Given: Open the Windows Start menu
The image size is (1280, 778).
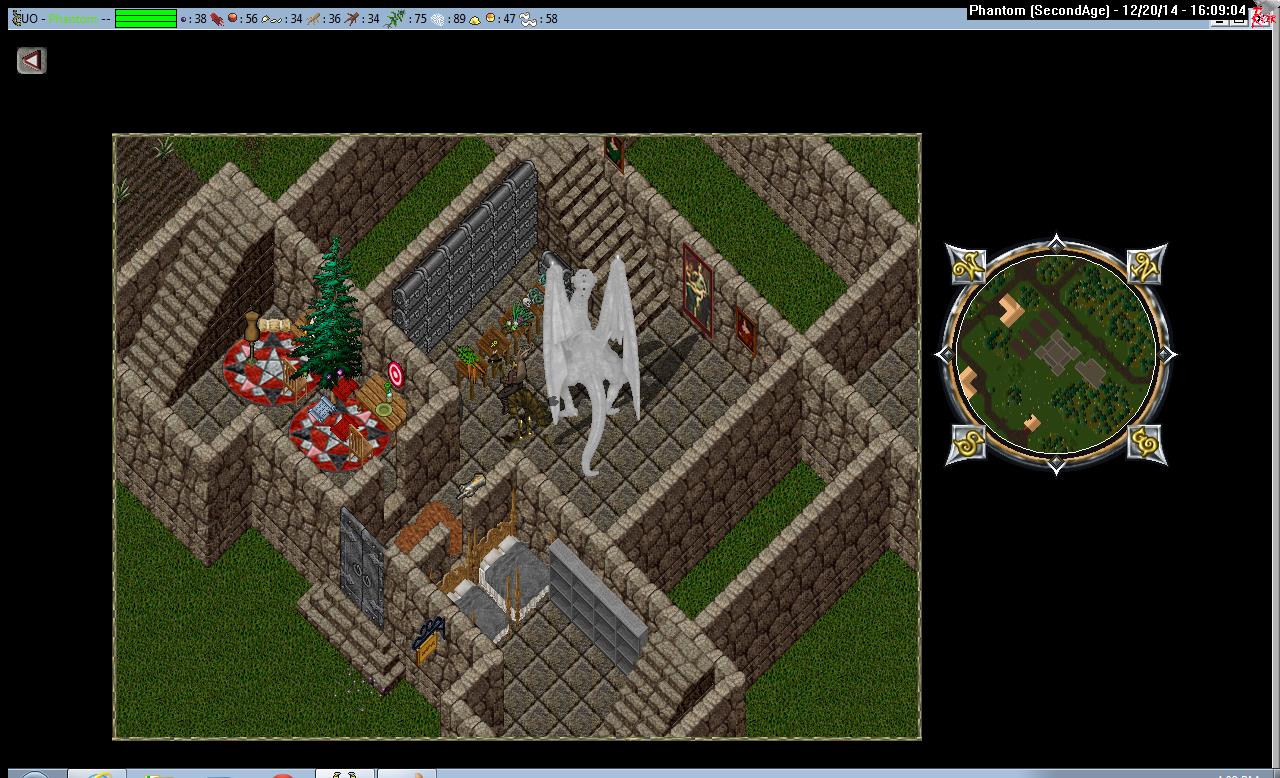Looking at the screenshot, I should (32, 774).
